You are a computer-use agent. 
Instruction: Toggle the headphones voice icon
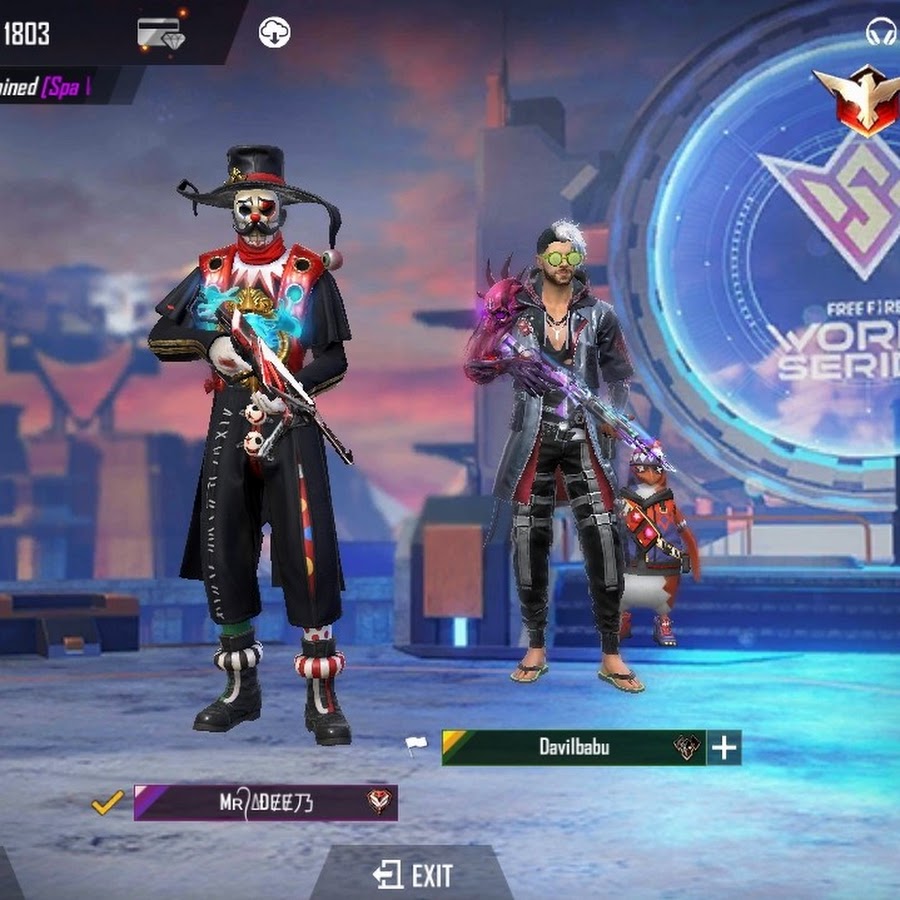(x=881, y=33)
